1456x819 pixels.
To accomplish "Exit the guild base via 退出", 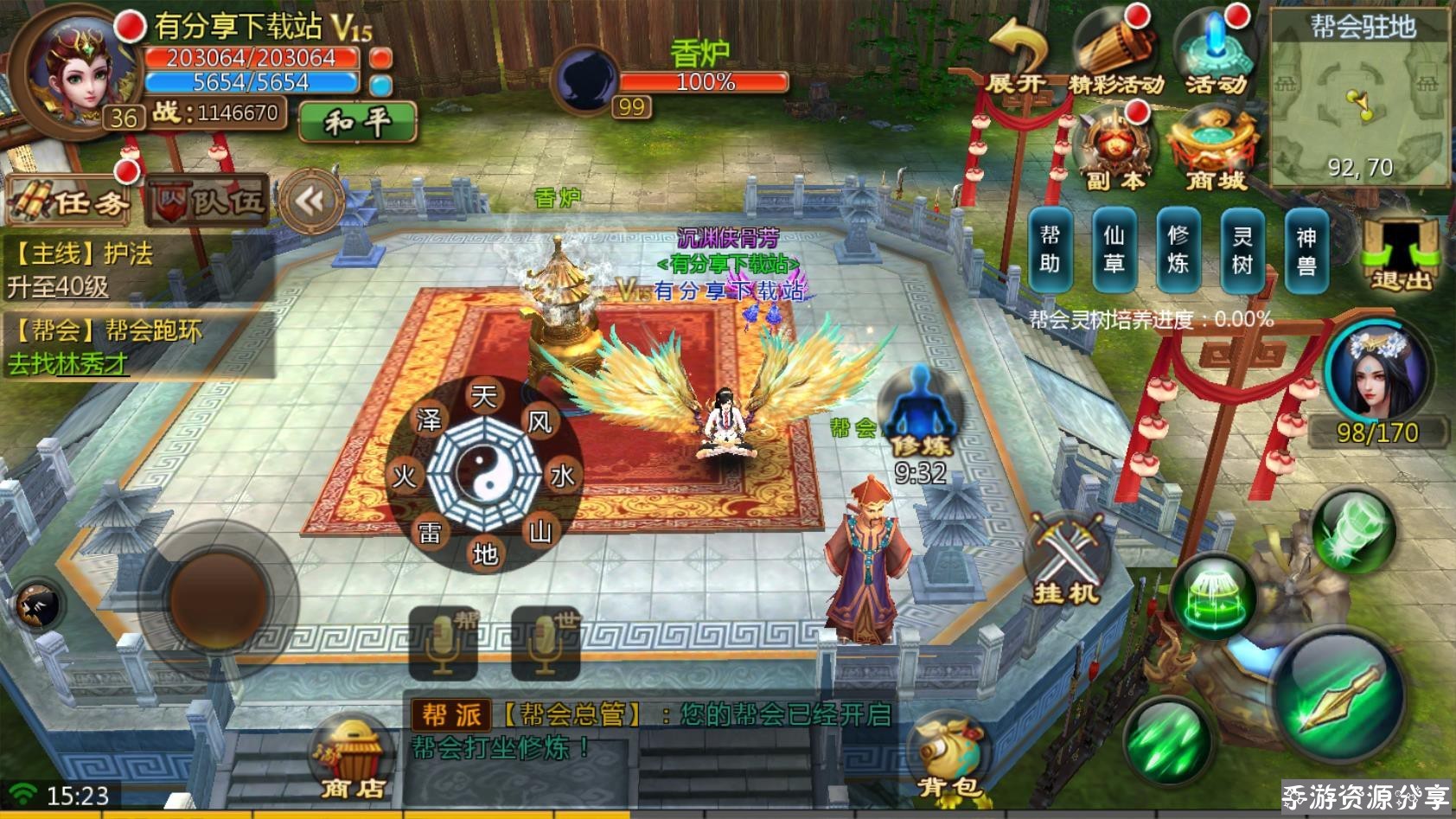I will pyautogui.click(x=1399, y=254).
